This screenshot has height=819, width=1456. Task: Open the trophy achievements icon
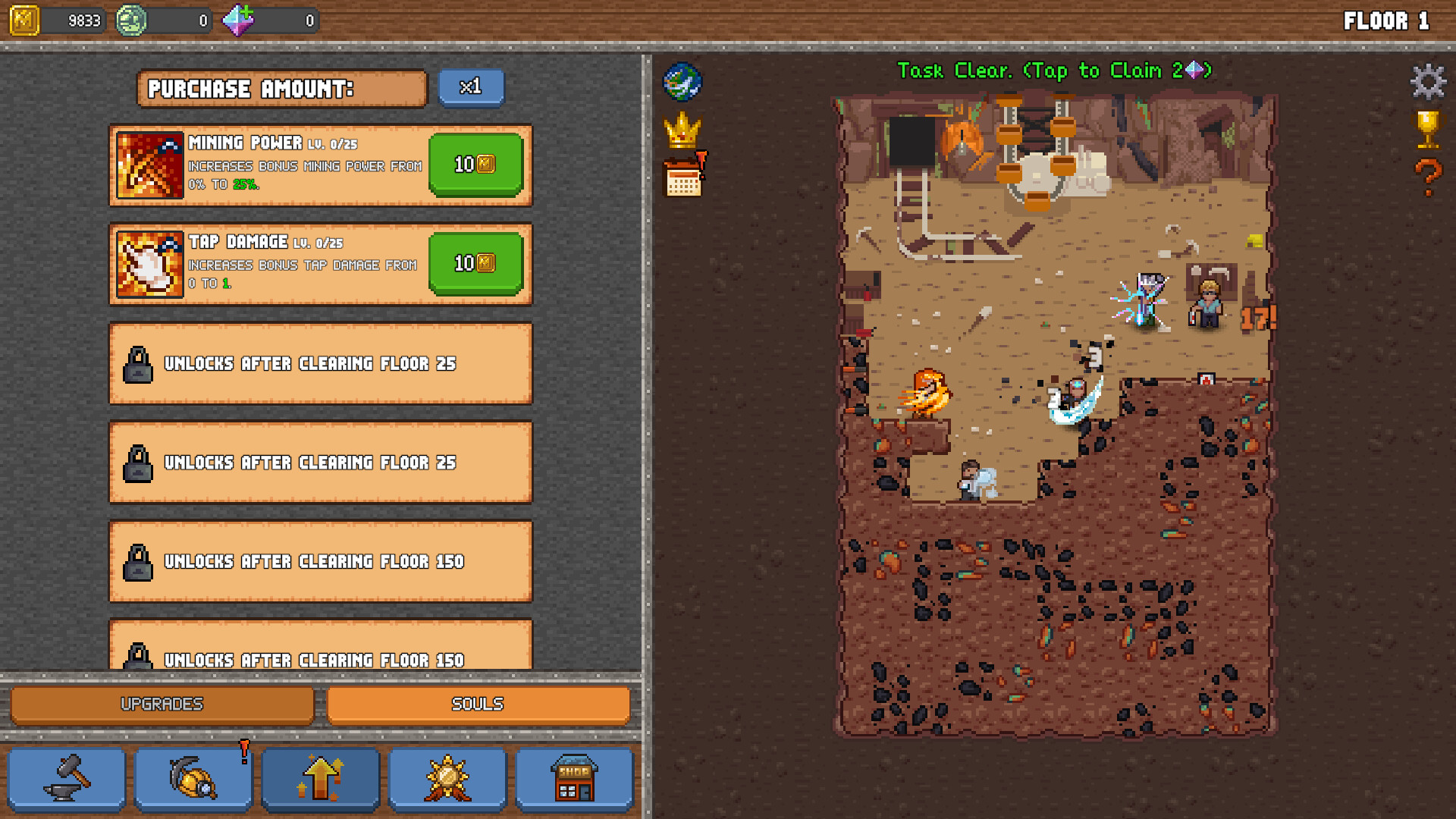point(1429,130)
